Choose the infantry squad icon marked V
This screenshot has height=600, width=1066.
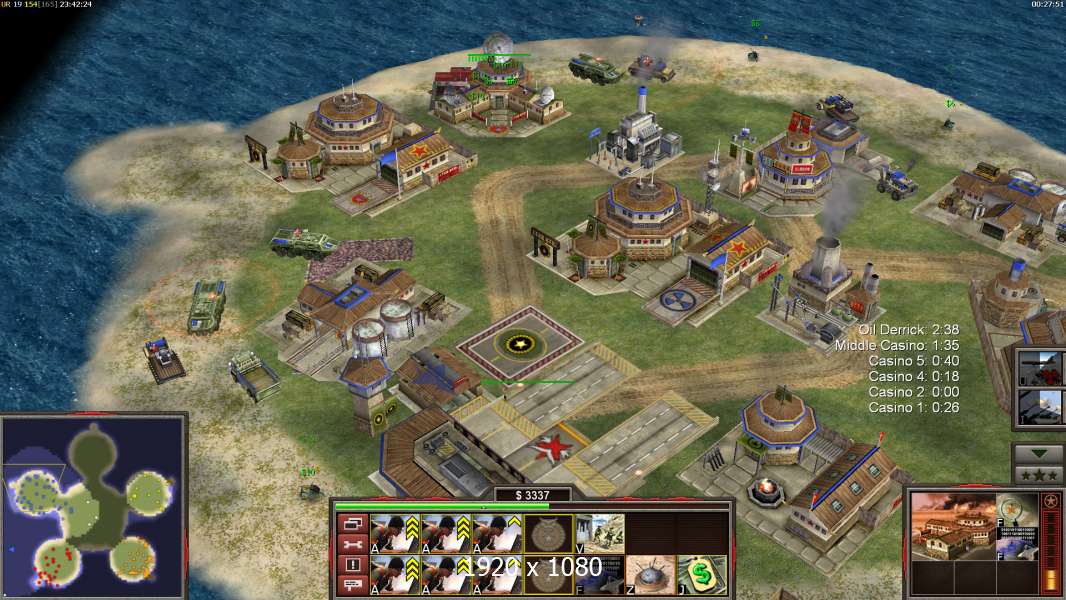point(599,532)
